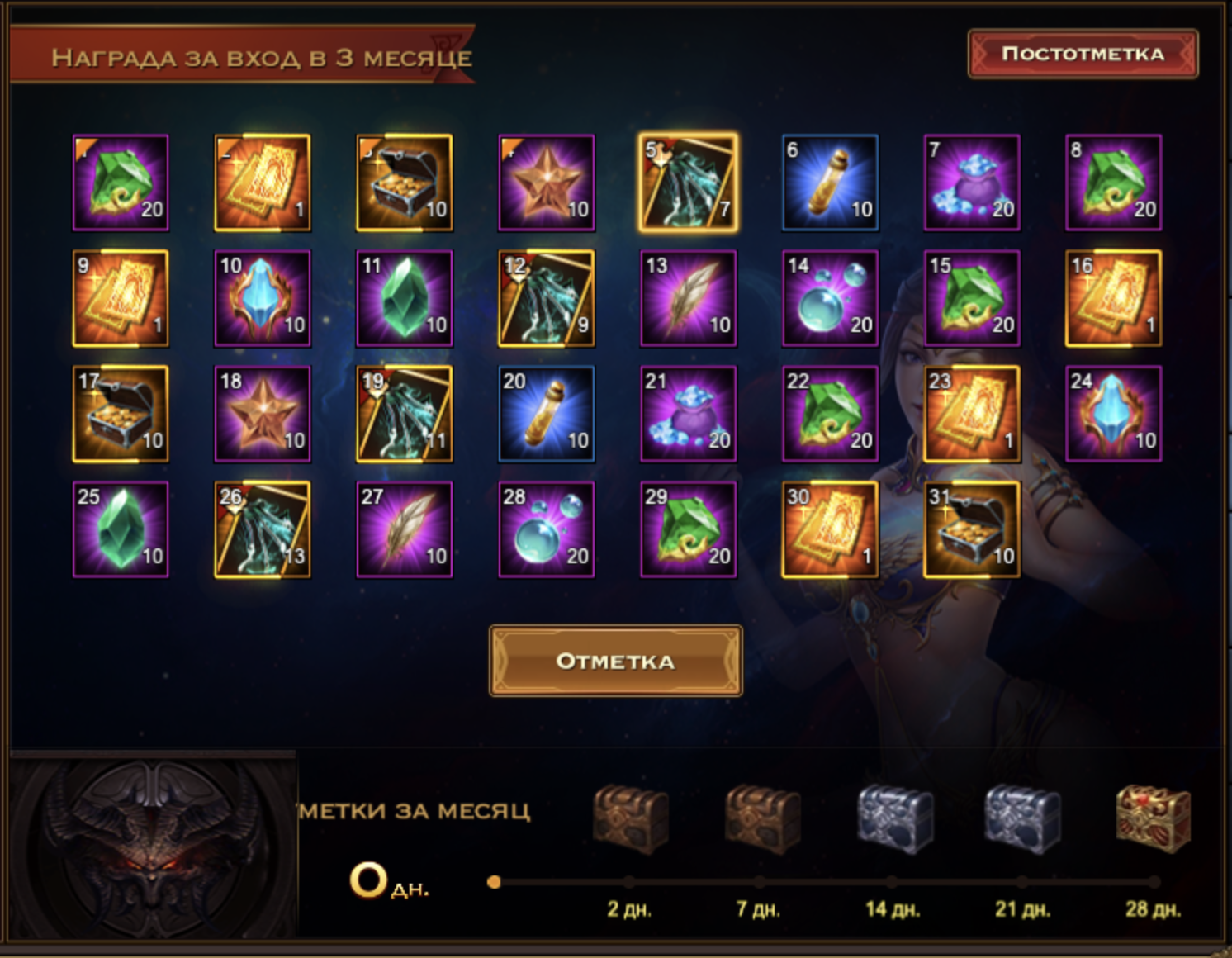Pick day 31 treasure chest reward
Screen dimensions: 1232x958
coord(972,529)
